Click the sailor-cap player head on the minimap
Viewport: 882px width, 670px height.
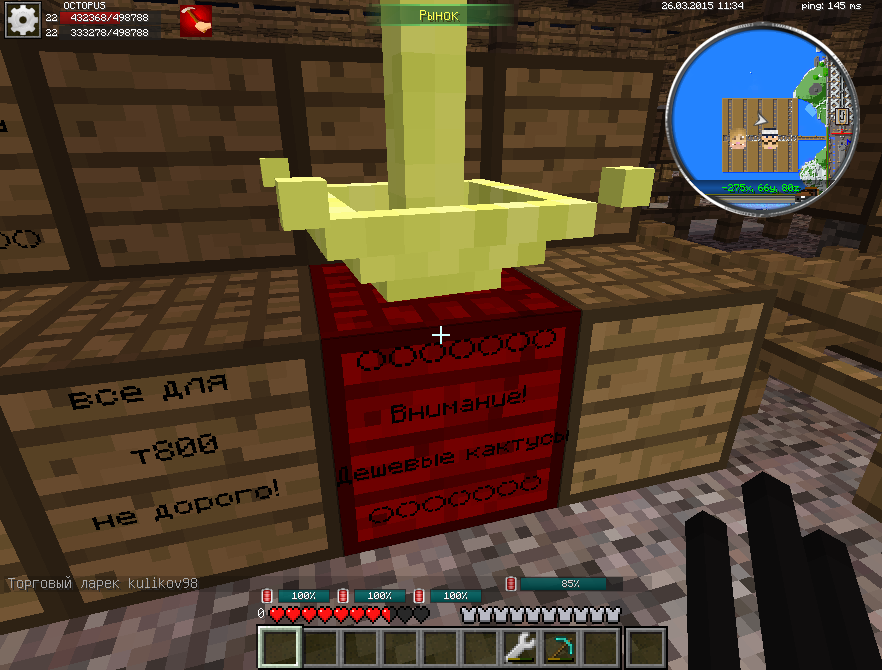tap(771, 137)
